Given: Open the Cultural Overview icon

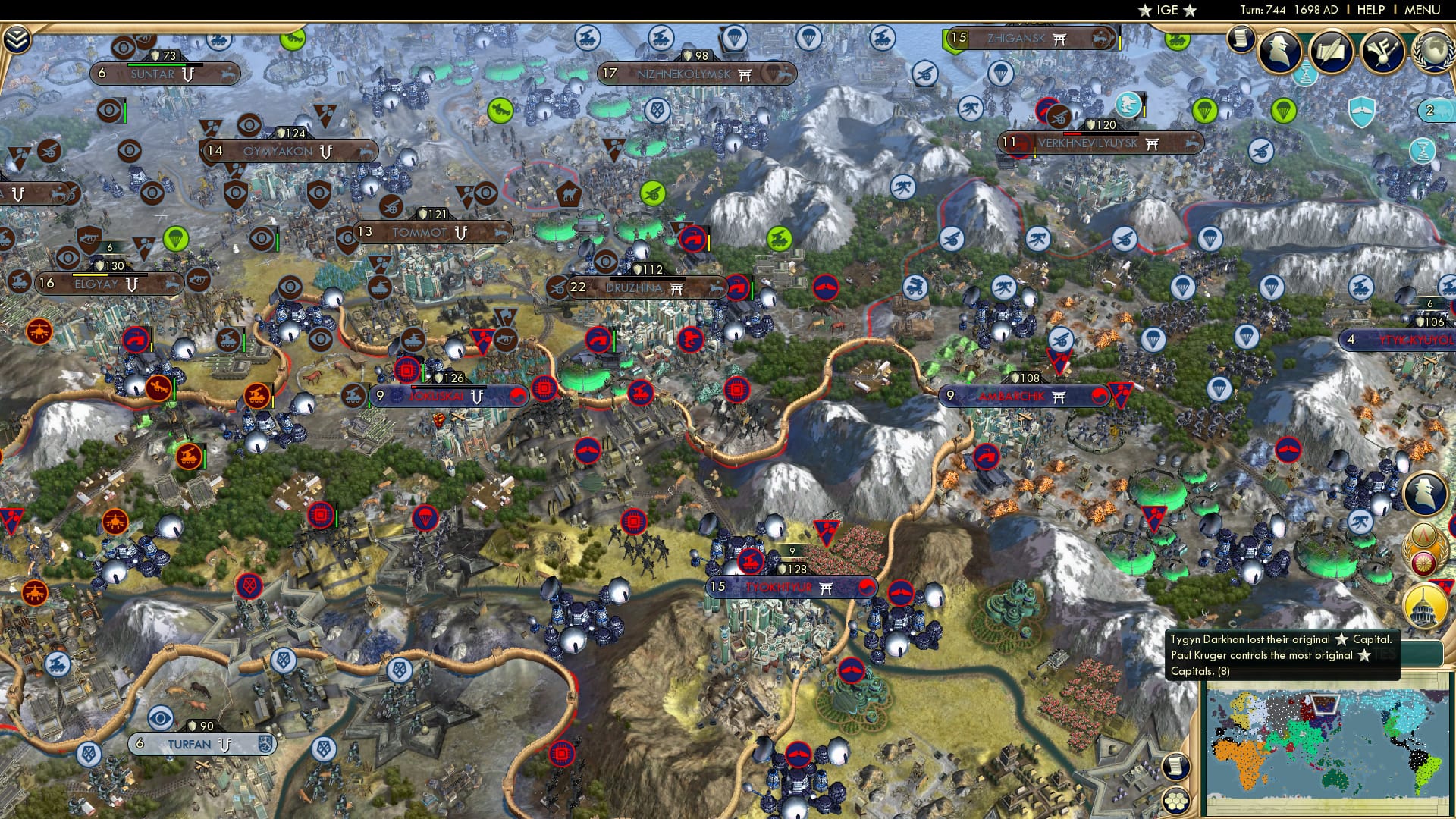Looking at the screenshot, I should (x=1381, y=50).
